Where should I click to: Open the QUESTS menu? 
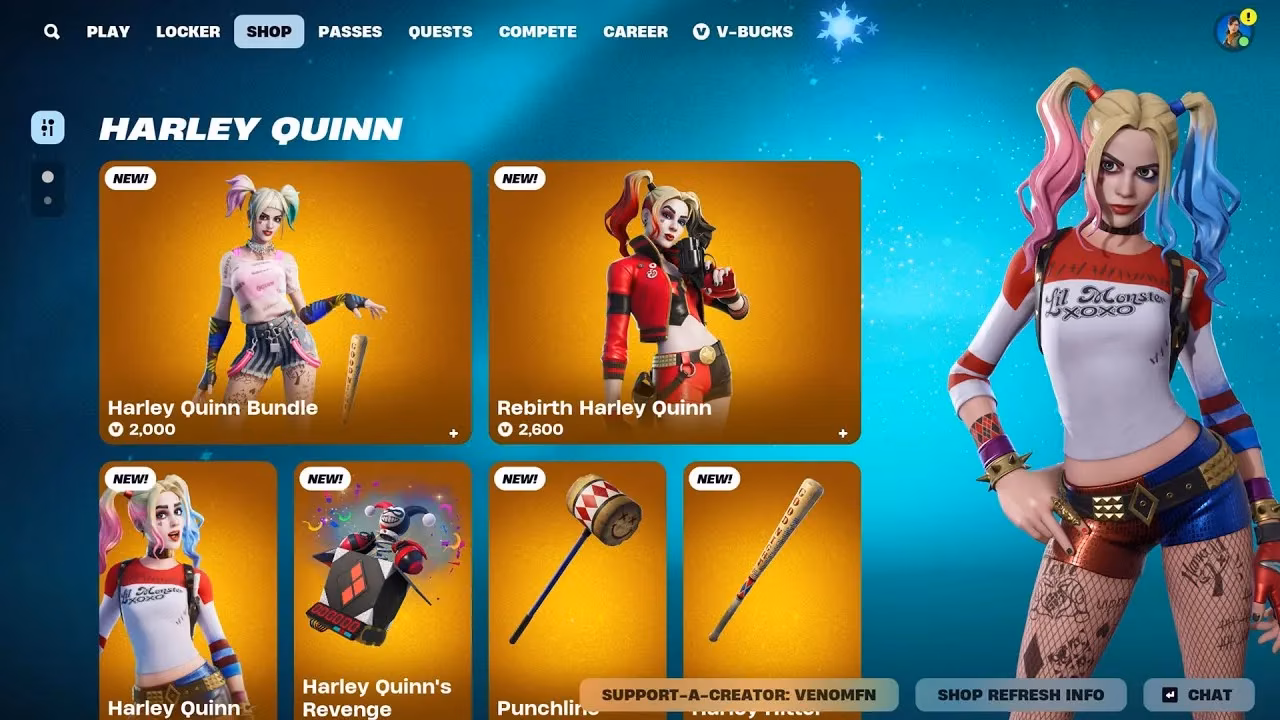tap(440, 31)
